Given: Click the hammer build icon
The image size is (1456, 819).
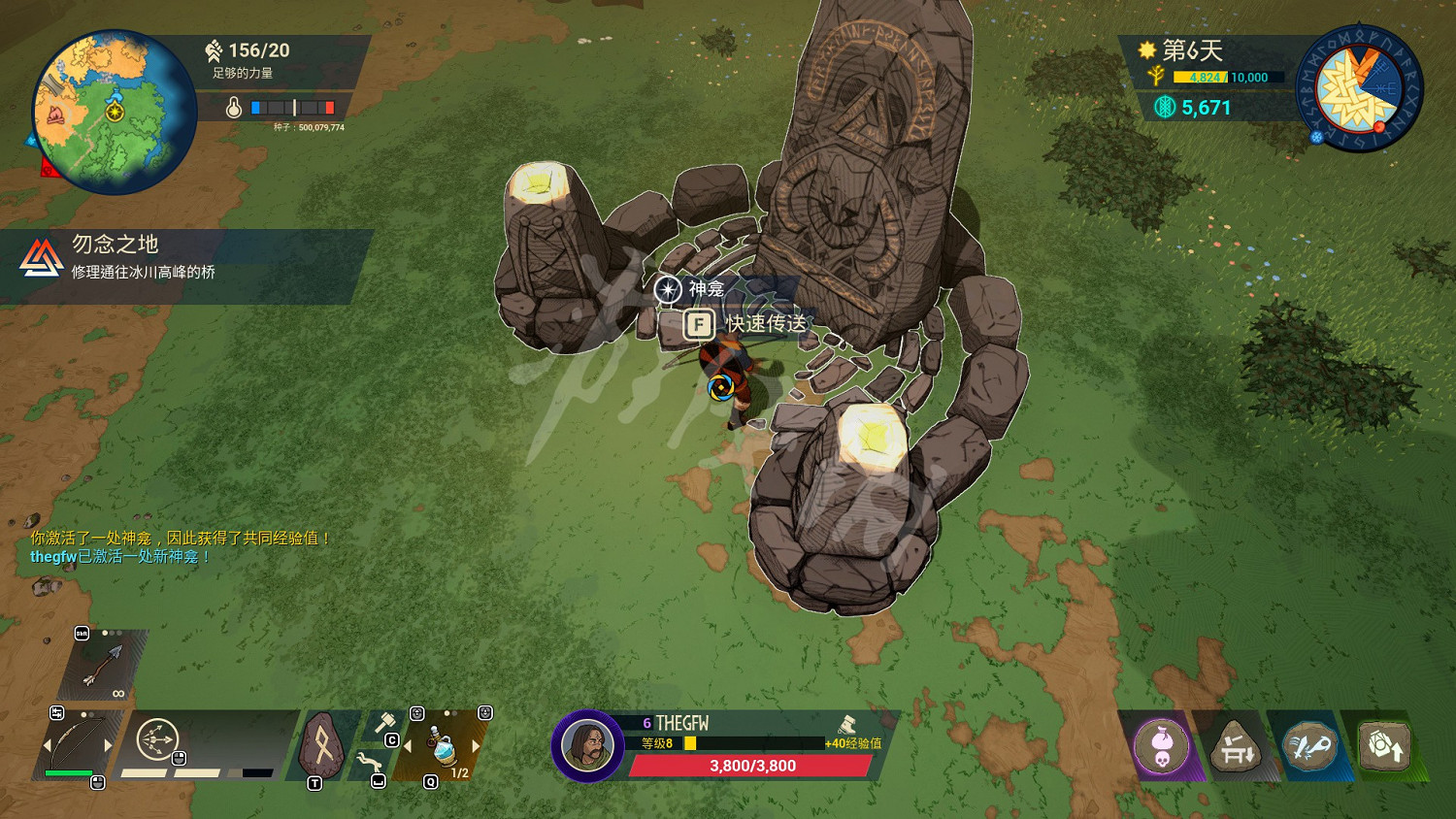Looking at the screenshot, I should pos(384,724).
